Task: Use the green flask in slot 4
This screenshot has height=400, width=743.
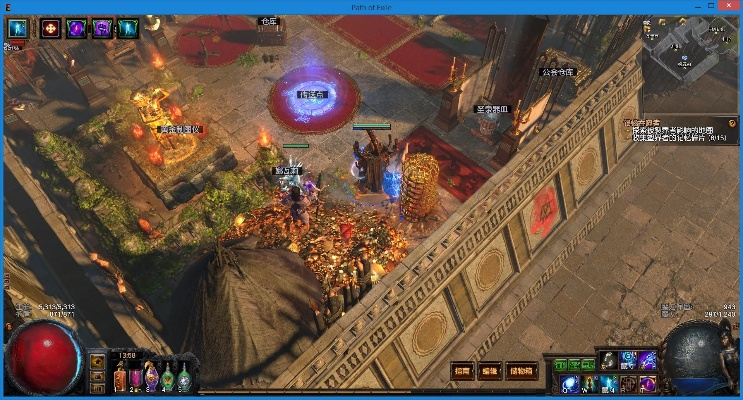Action: pyautogui.click(x=167, y=378)
